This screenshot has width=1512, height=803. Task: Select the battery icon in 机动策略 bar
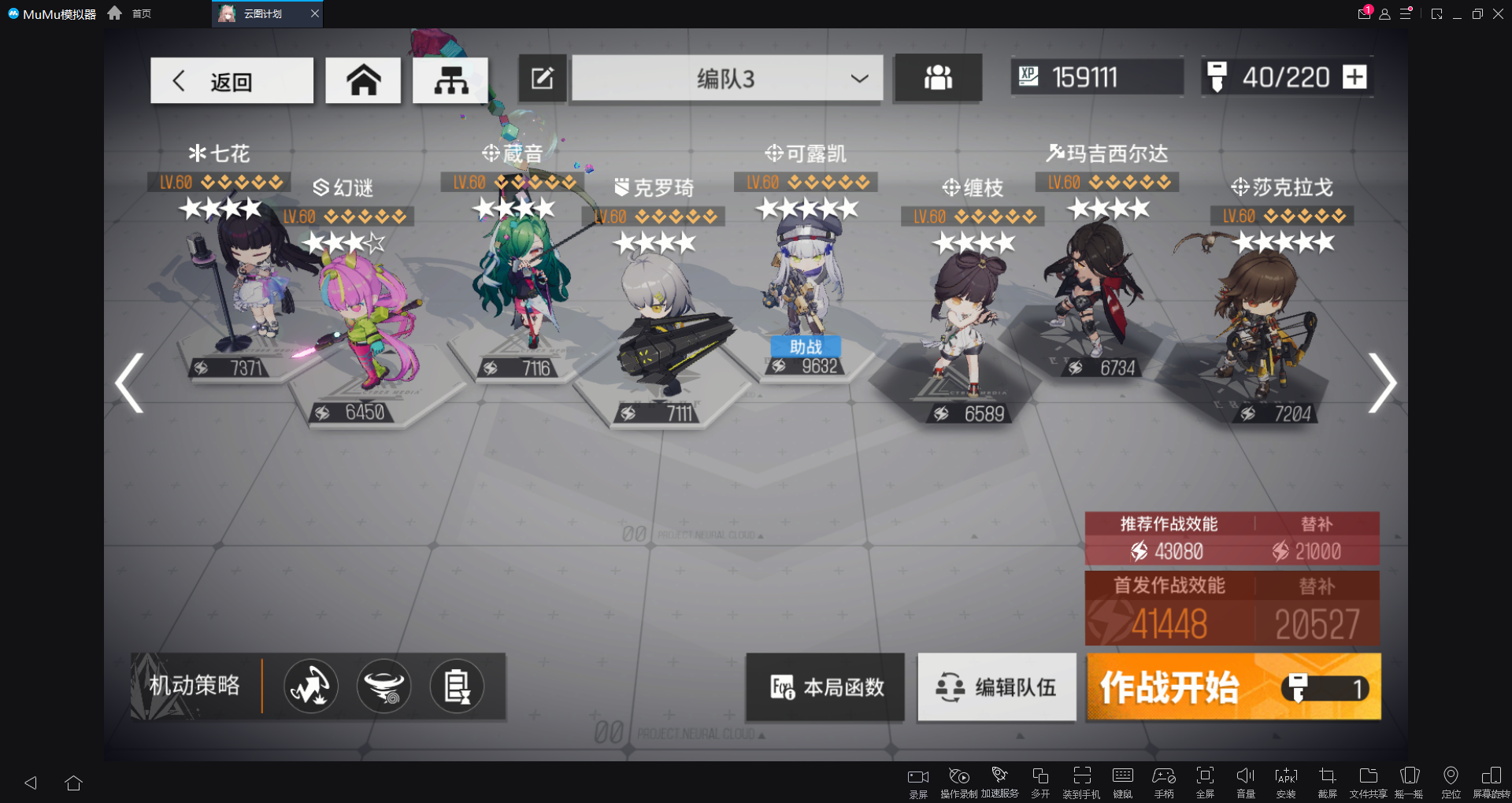[x=458, y=686]
